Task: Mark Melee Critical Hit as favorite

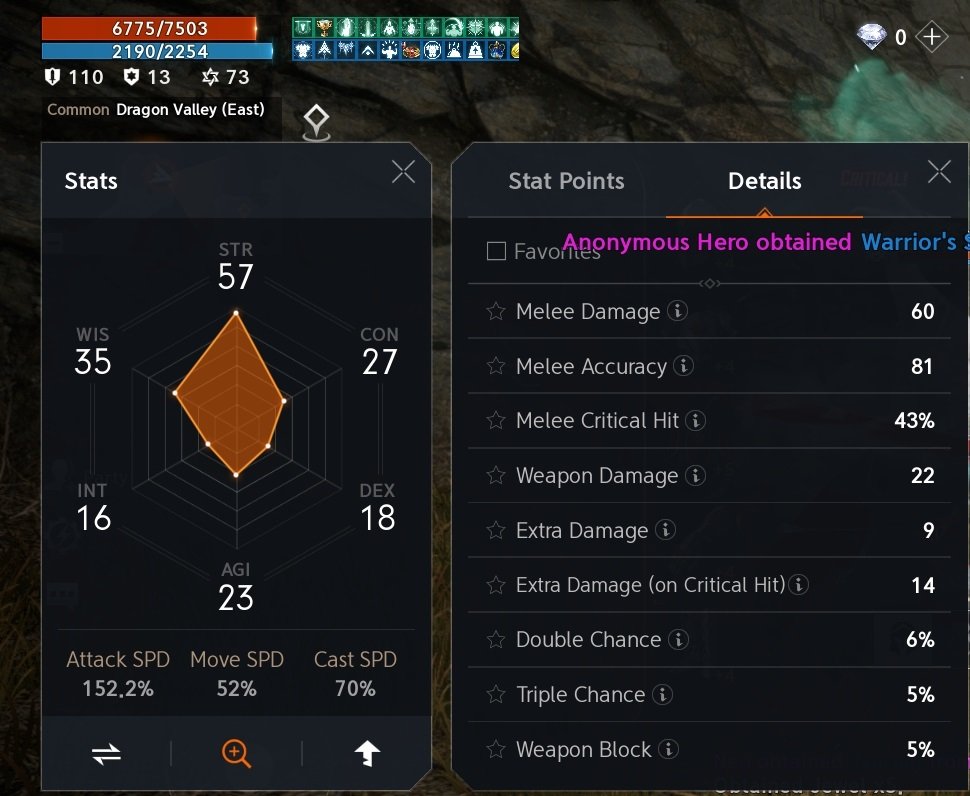Action: pyautogui.click(x=496, y=421)
